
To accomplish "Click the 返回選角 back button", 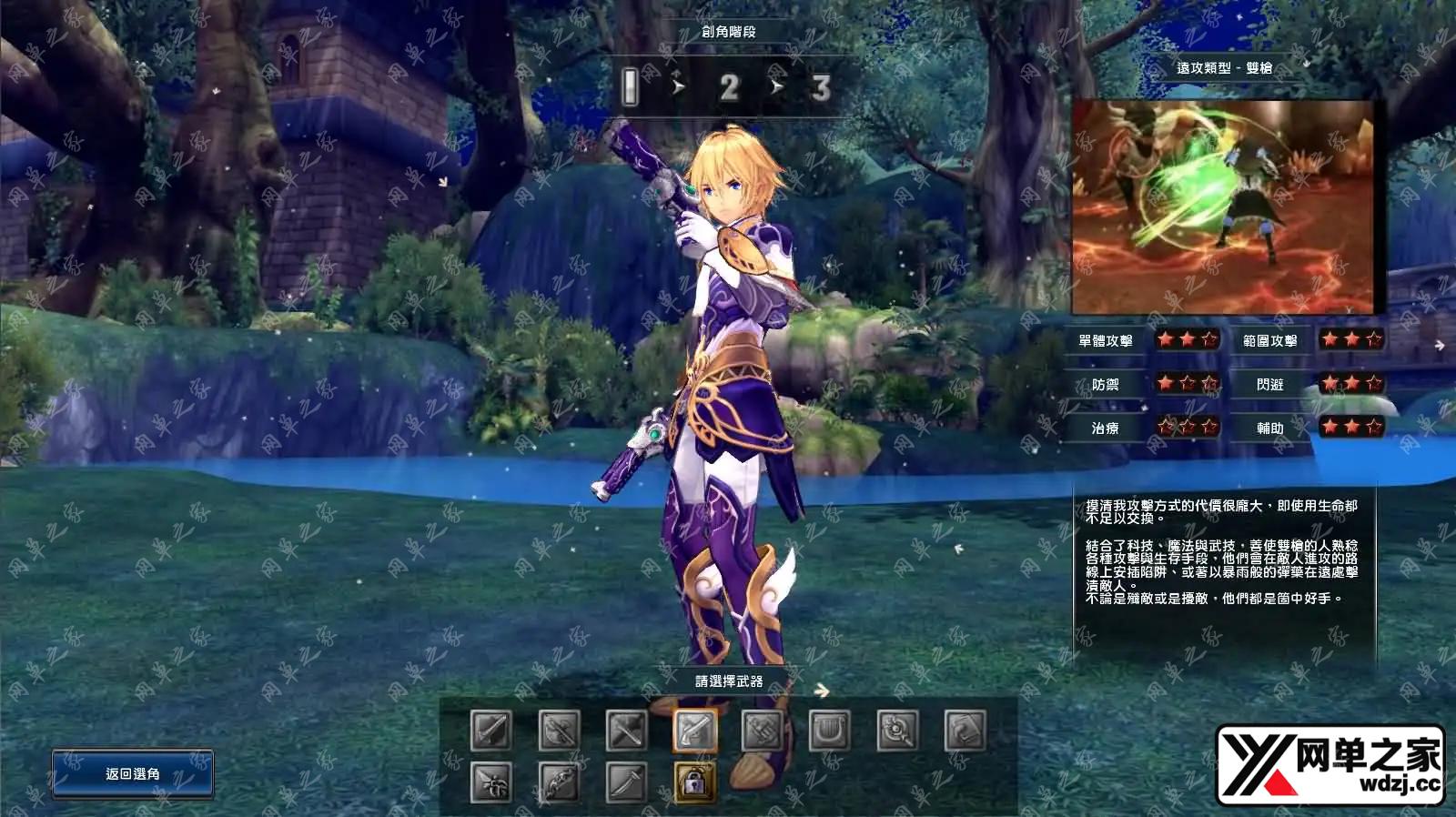I will tap(133, 773).
